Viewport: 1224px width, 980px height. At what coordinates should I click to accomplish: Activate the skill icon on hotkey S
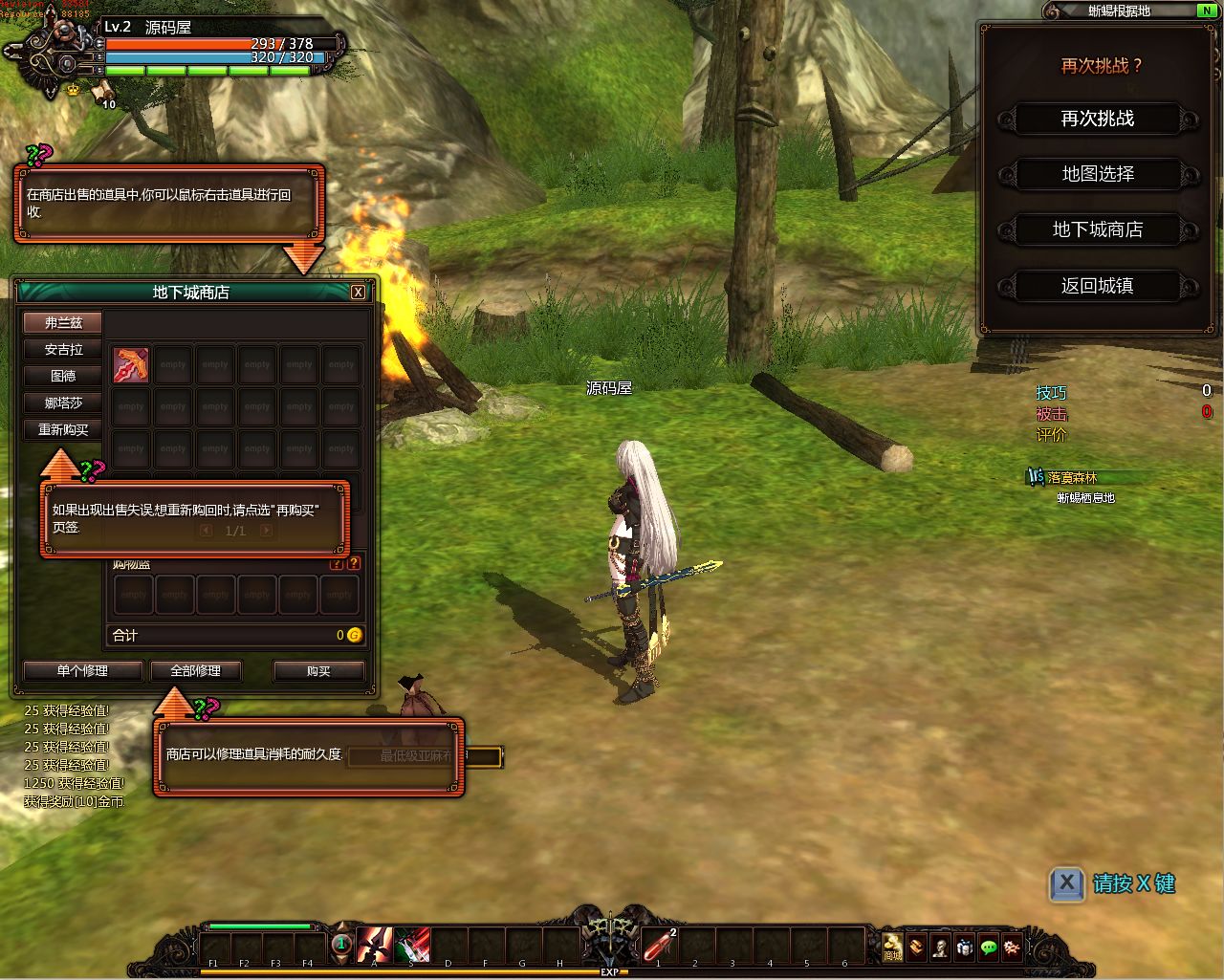pos(412,946)
